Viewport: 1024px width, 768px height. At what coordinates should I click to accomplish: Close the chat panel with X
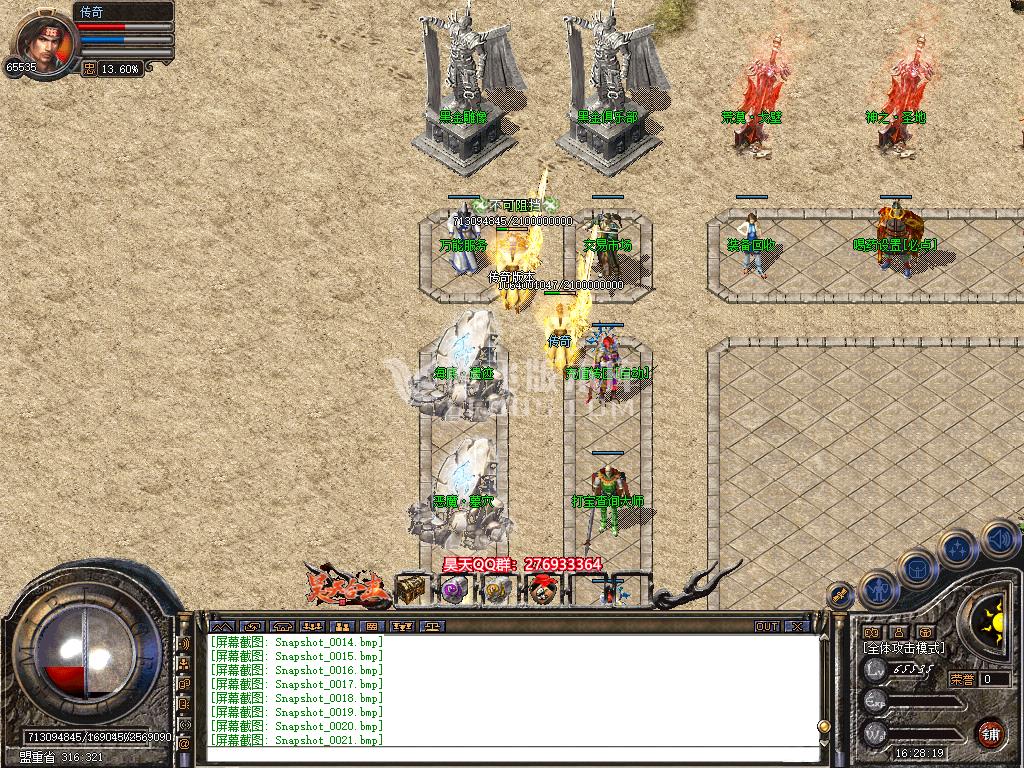(x=797, y=626)
